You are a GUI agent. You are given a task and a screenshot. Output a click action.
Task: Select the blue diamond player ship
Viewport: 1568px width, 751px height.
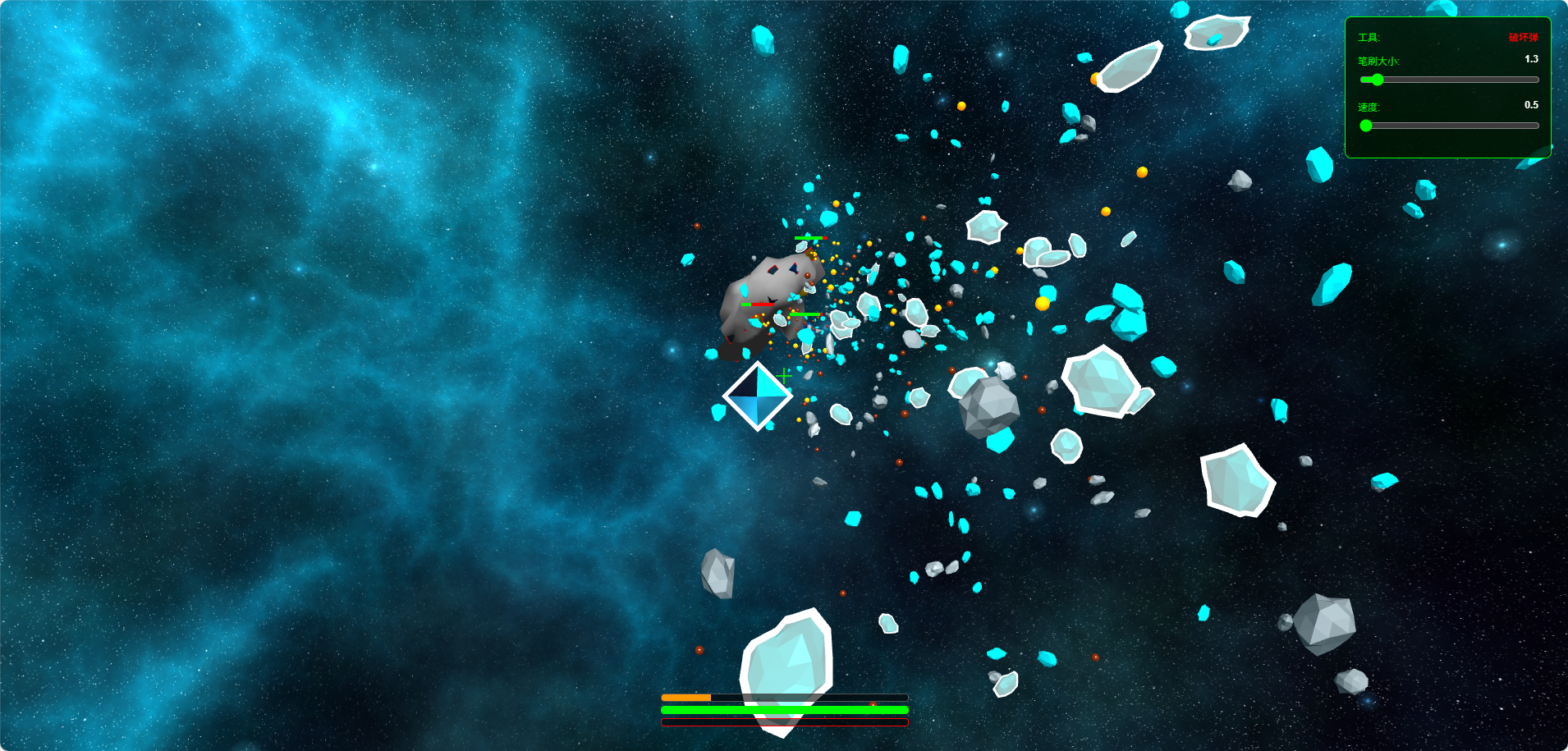click(757, 398)
